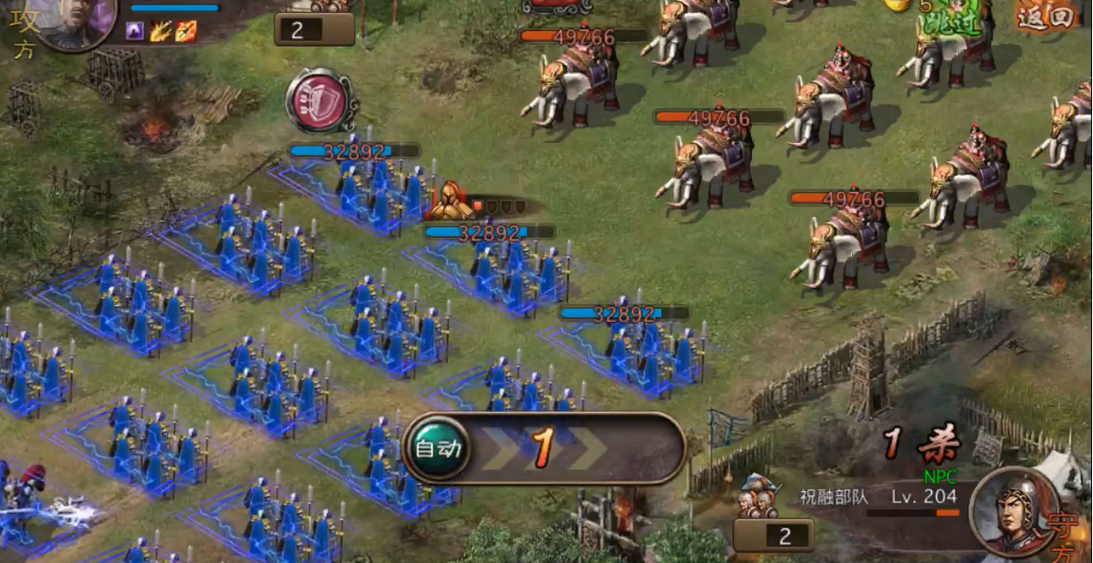Inspect the orange flaming arrow skill icon
1093x563 pixels.
[x=186, y=32]
